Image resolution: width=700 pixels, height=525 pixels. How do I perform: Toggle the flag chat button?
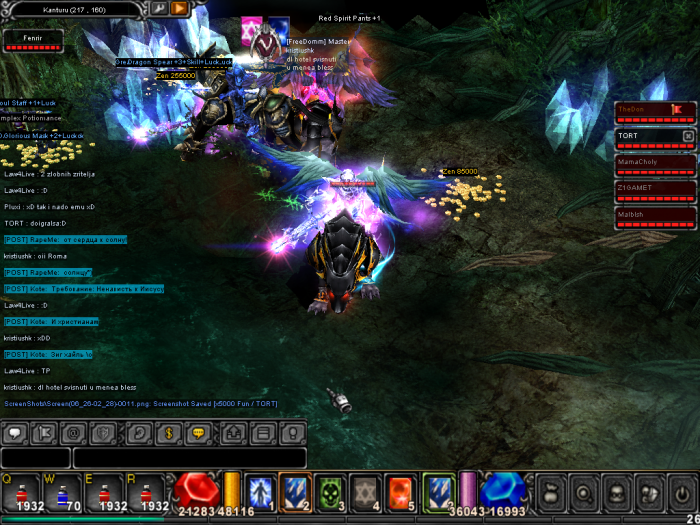44,433
